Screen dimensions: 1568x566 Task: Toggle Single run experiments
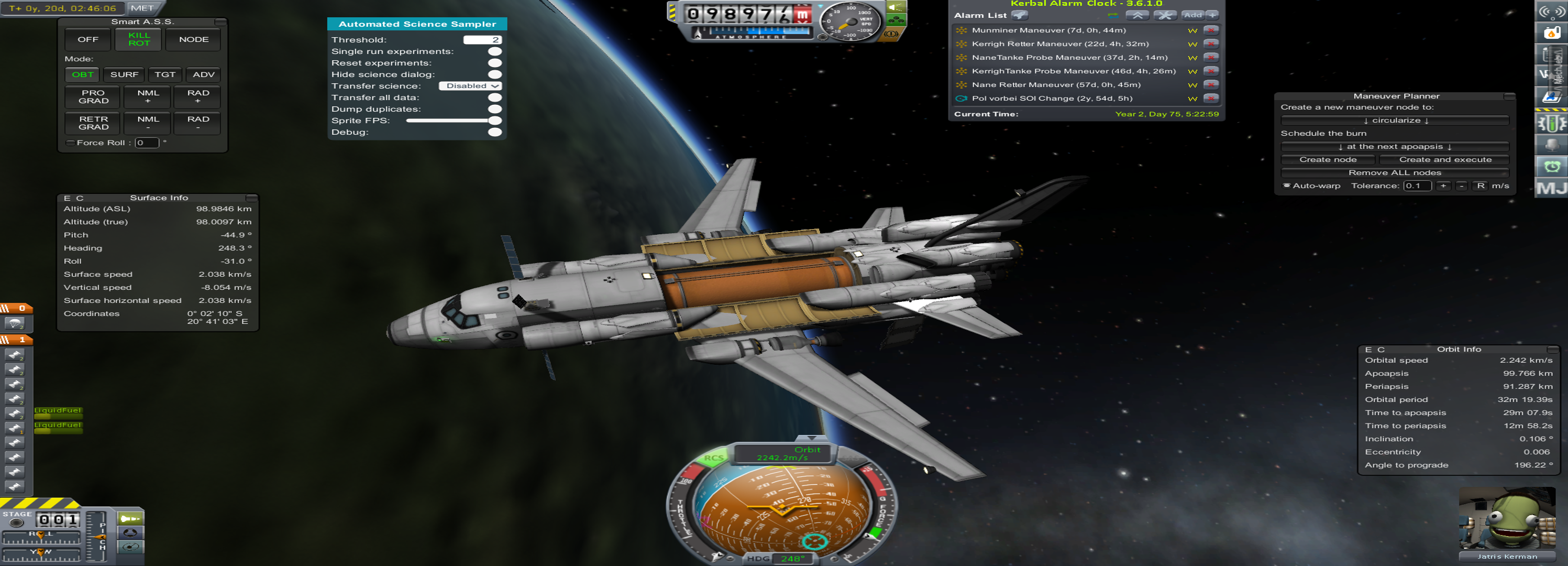coord(495,52)
